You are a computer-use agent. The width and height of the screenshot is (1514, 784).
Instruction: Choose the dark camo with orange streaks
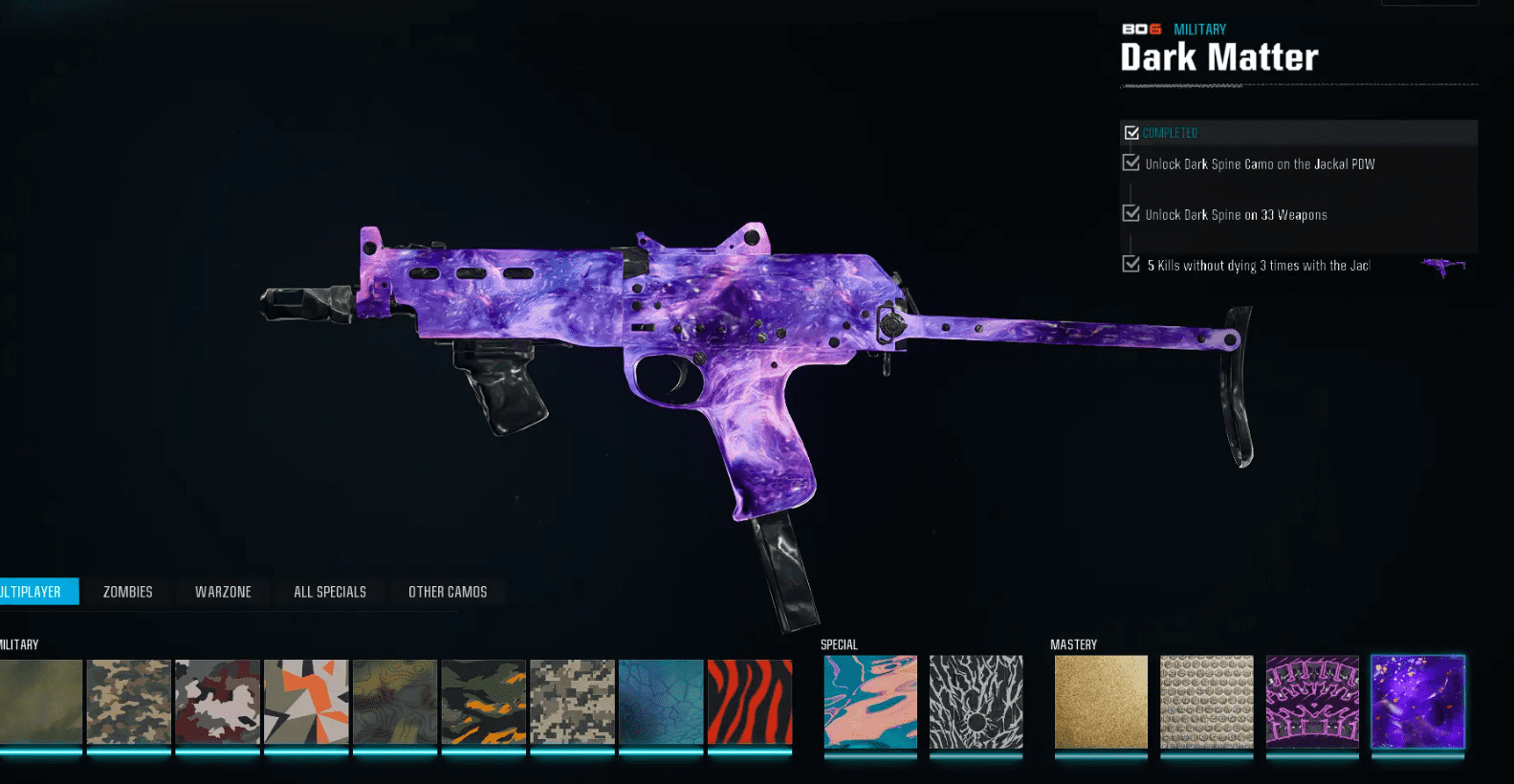(x=483, y=702)
